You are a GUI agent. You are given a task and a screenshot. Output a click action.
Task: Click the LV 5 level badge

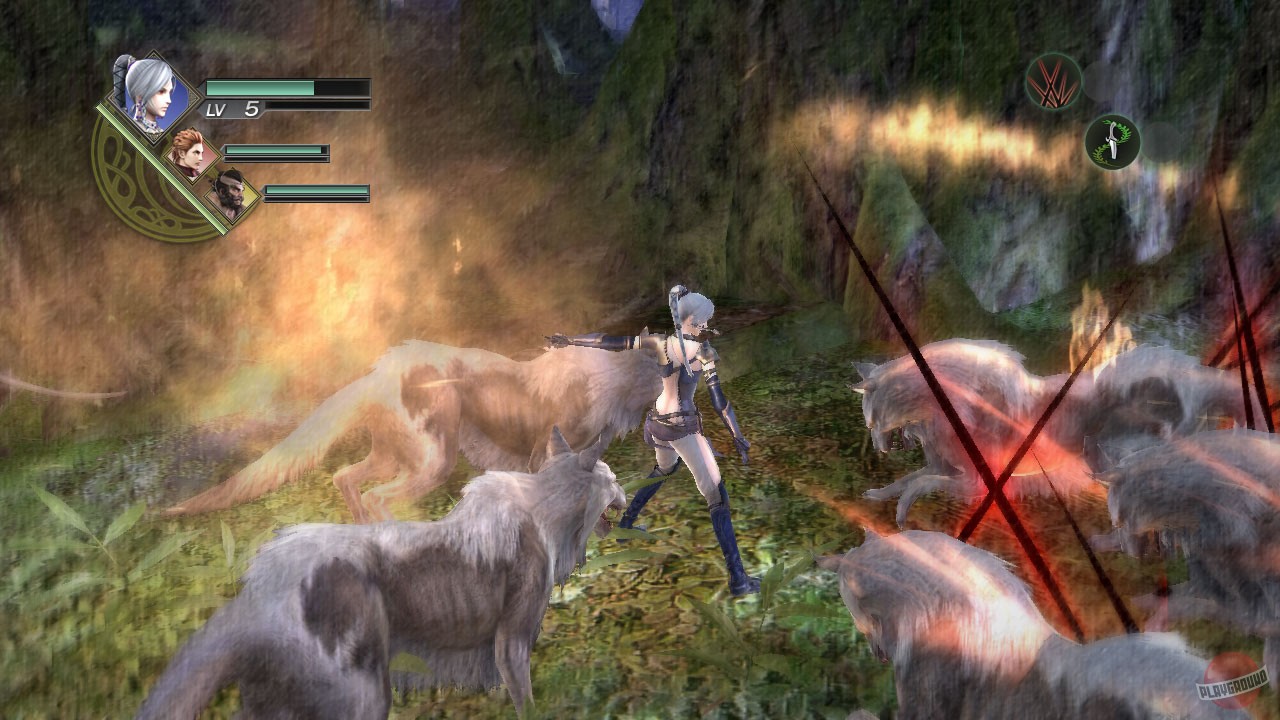pyautogui.click(x=233, y=107)
